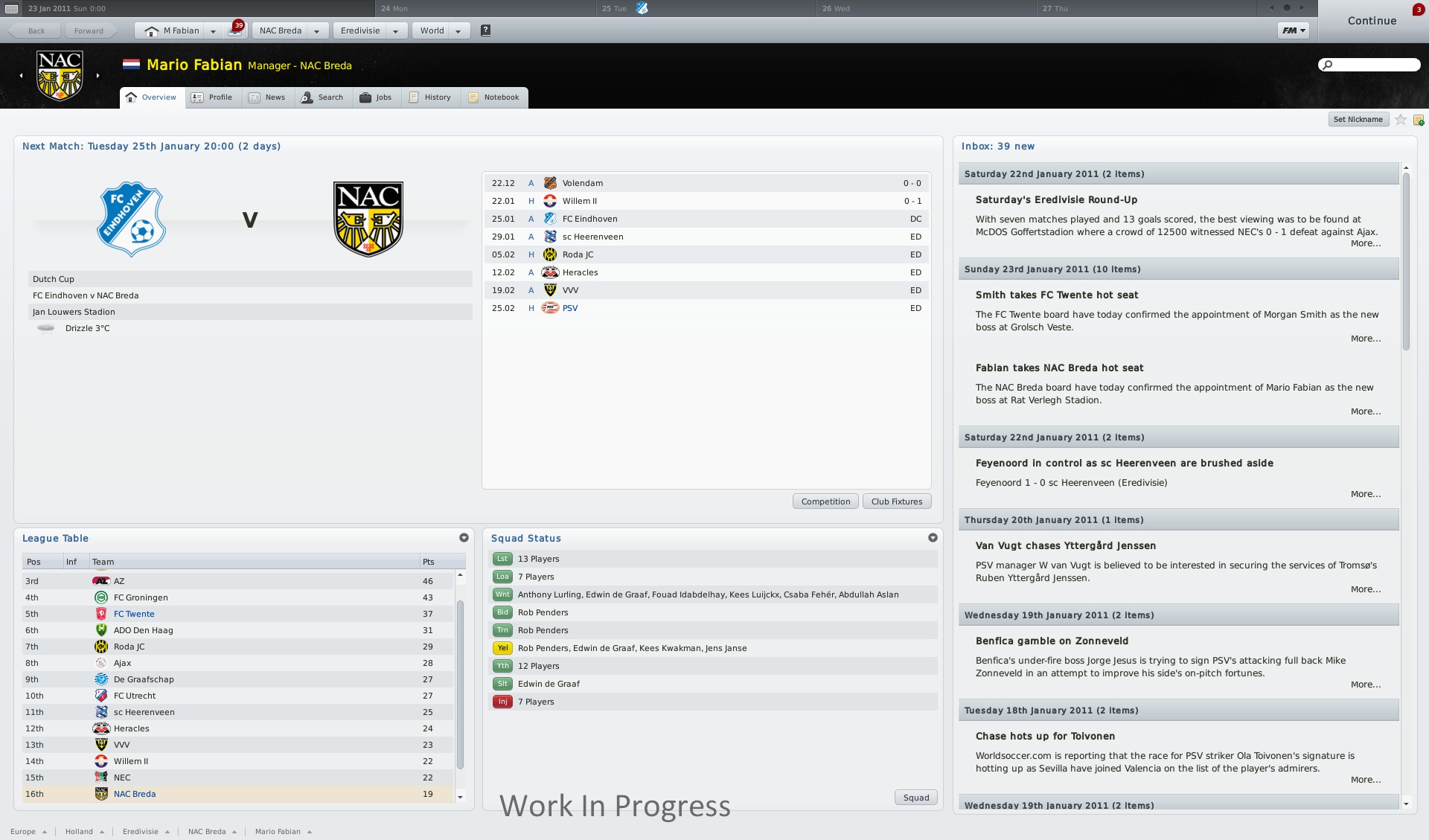Open the FM menu dropdown
Viewport: 1429px width, 840px height.
tap(1293, 31)
